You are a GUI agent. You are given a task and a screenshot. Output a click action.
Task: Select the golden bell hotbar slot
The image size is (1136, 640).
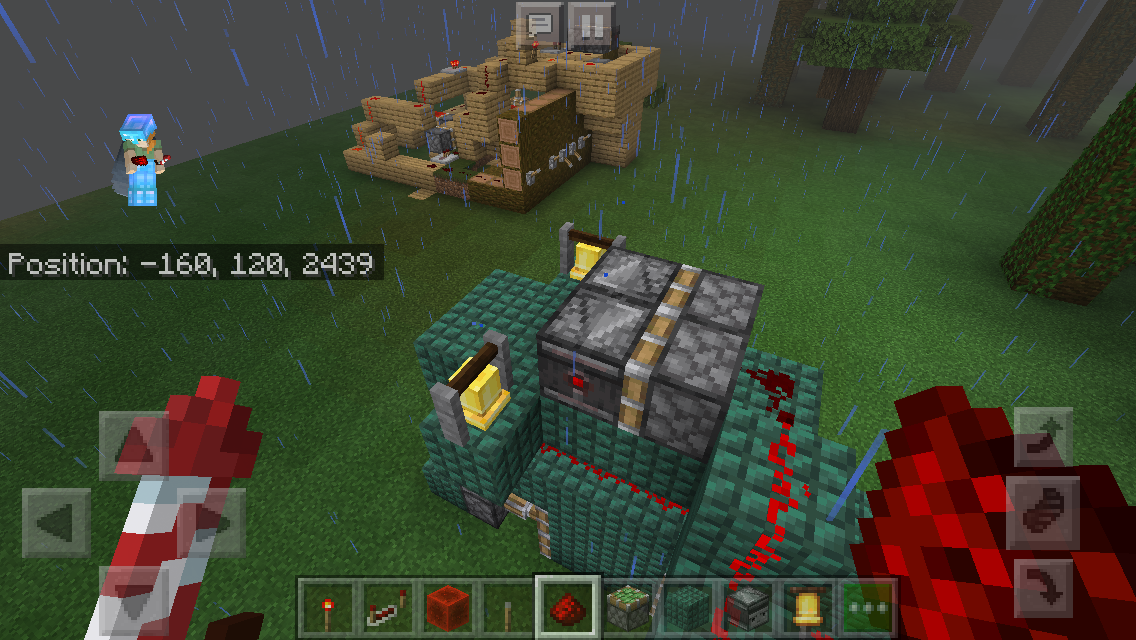click(x=808, y=607)
